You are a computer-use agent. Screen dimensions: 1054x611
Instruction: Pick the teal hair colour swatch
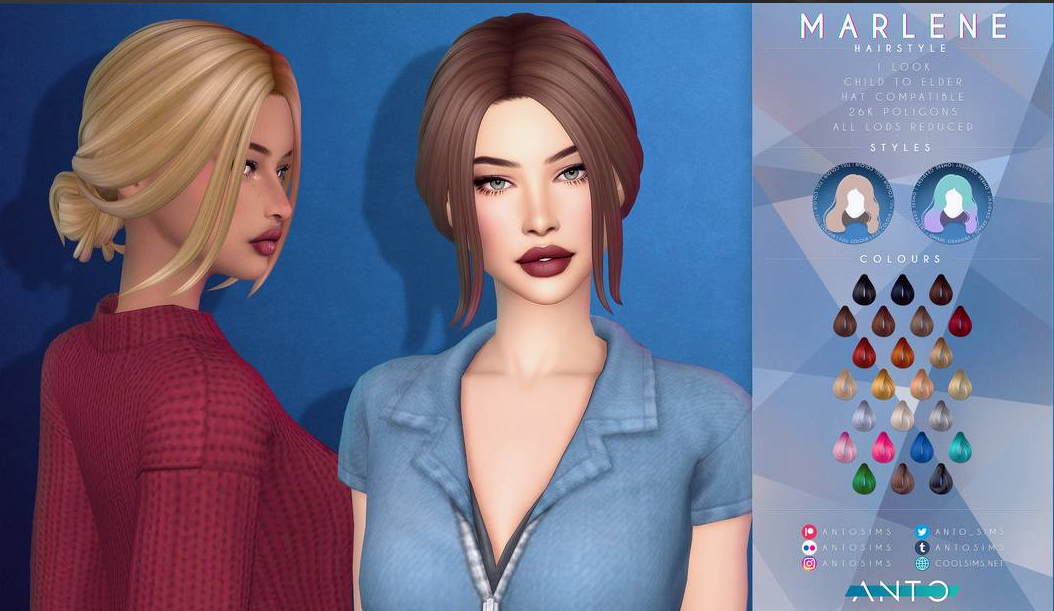(960, 446)
